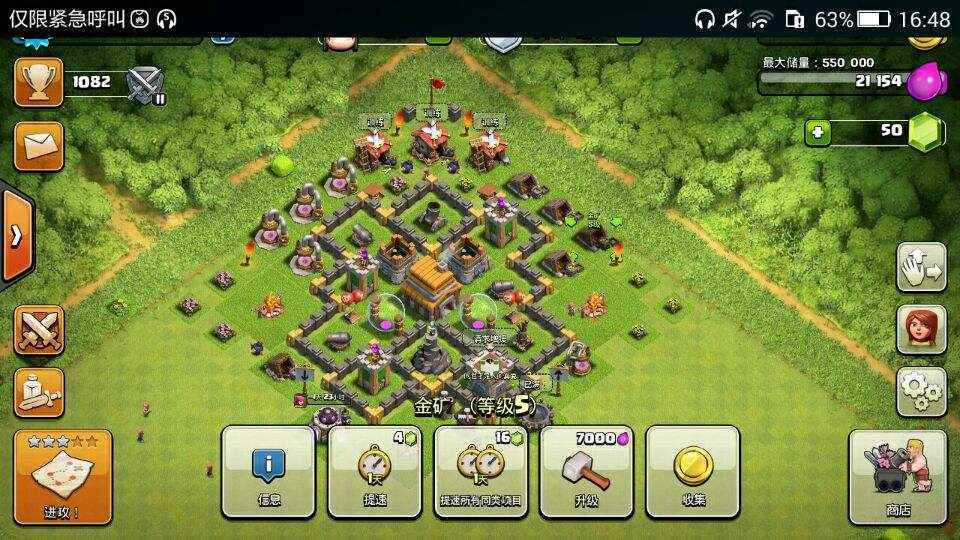
Task: Toggle the hand edit layout mode button
Action: [x=921, y=267]
